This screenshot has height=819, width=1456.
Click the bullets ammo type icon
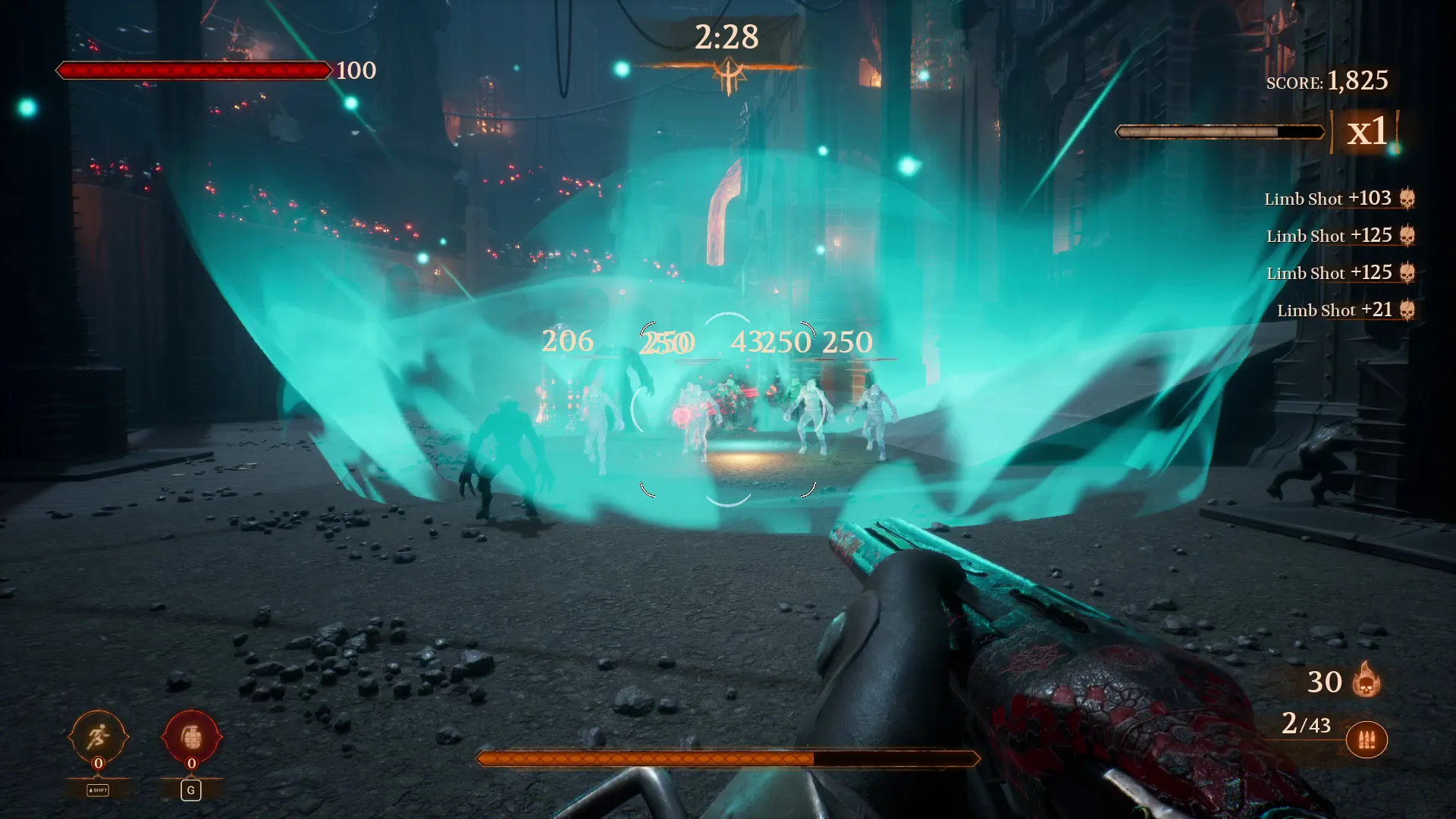(1367, 740)
